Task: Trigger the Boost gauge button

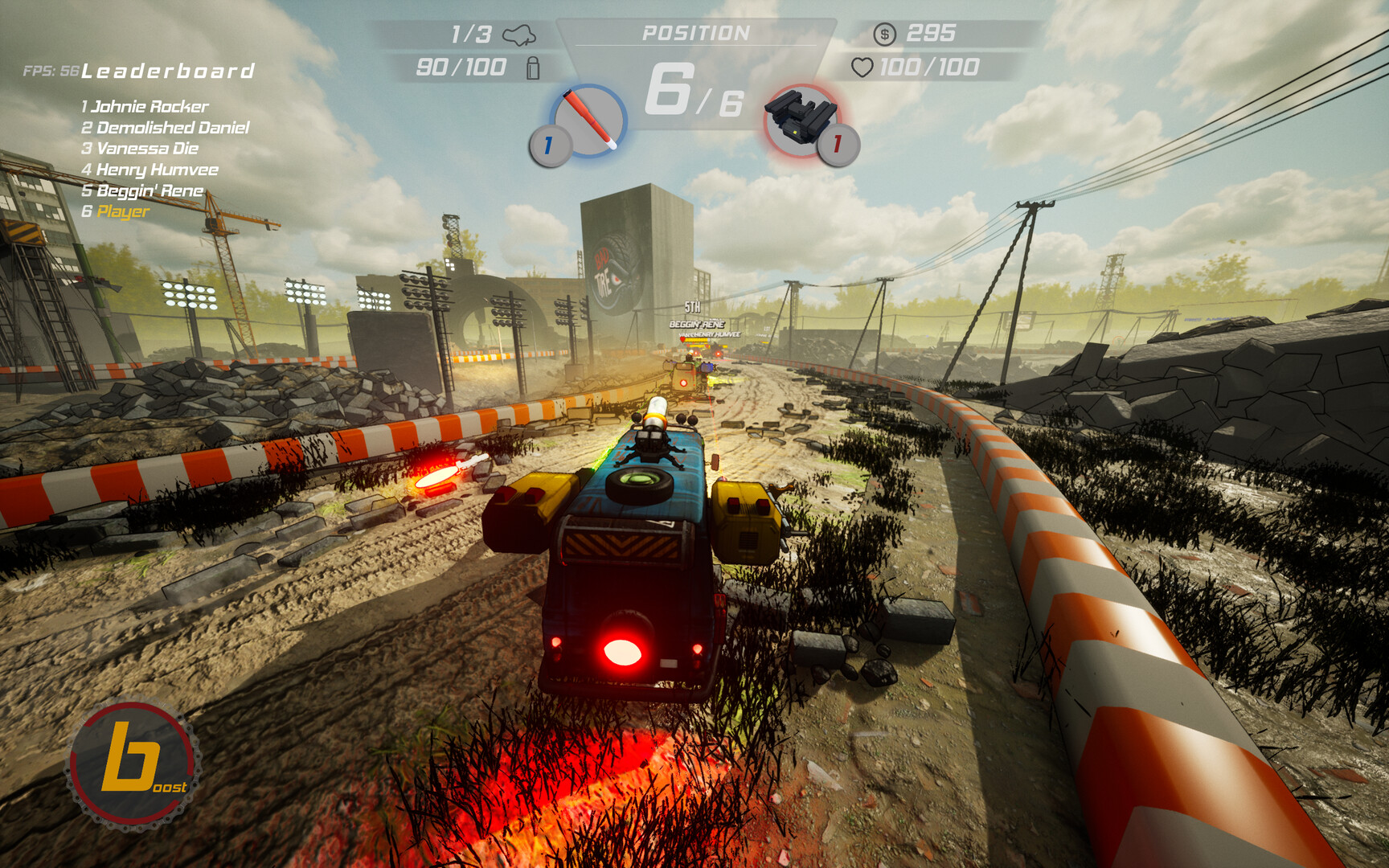Action: pyautogui.click(x=133, y=764)
